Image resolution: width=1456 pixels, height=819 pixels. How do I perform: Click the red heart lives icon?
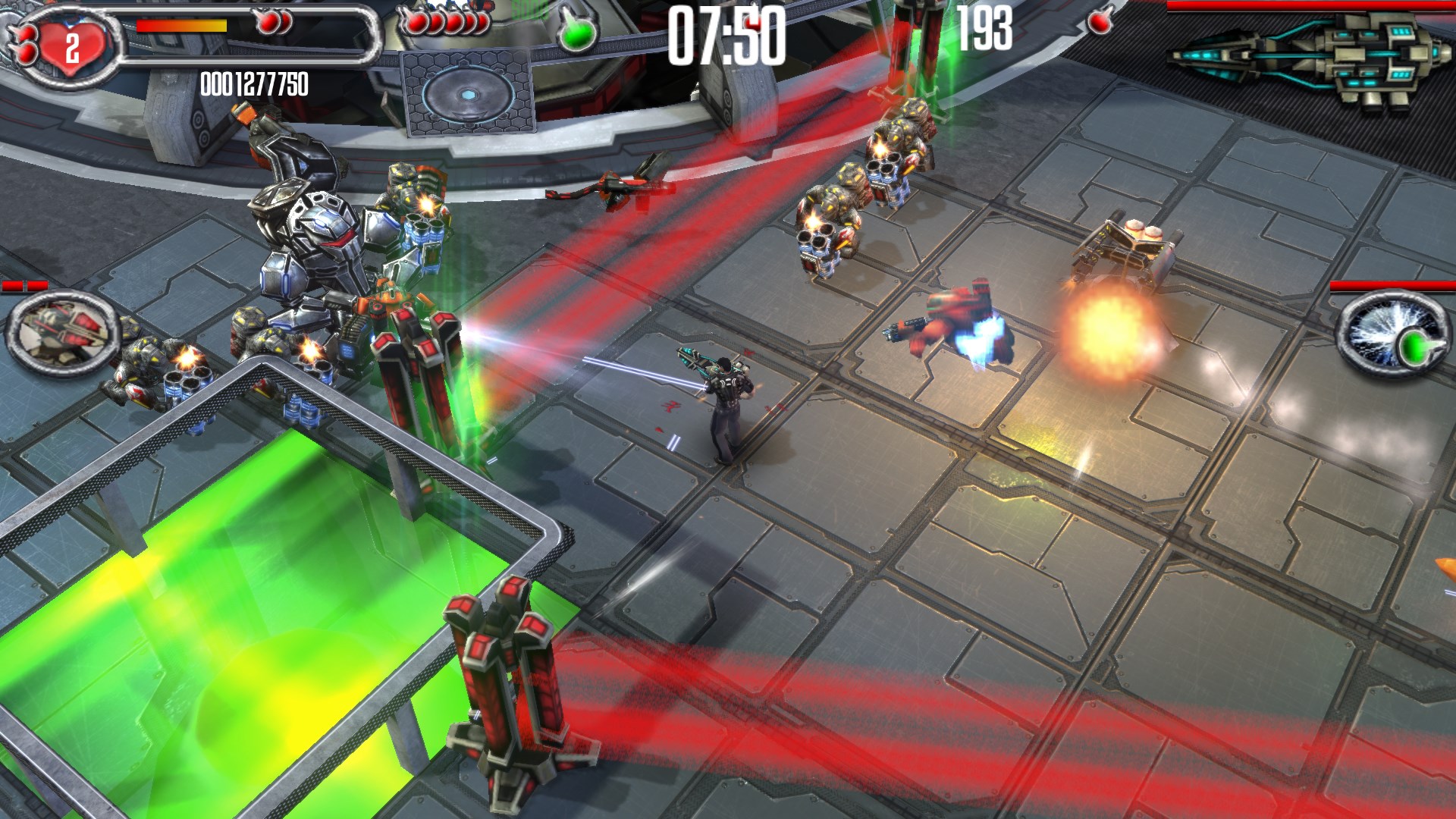click(x=70, y=47)
